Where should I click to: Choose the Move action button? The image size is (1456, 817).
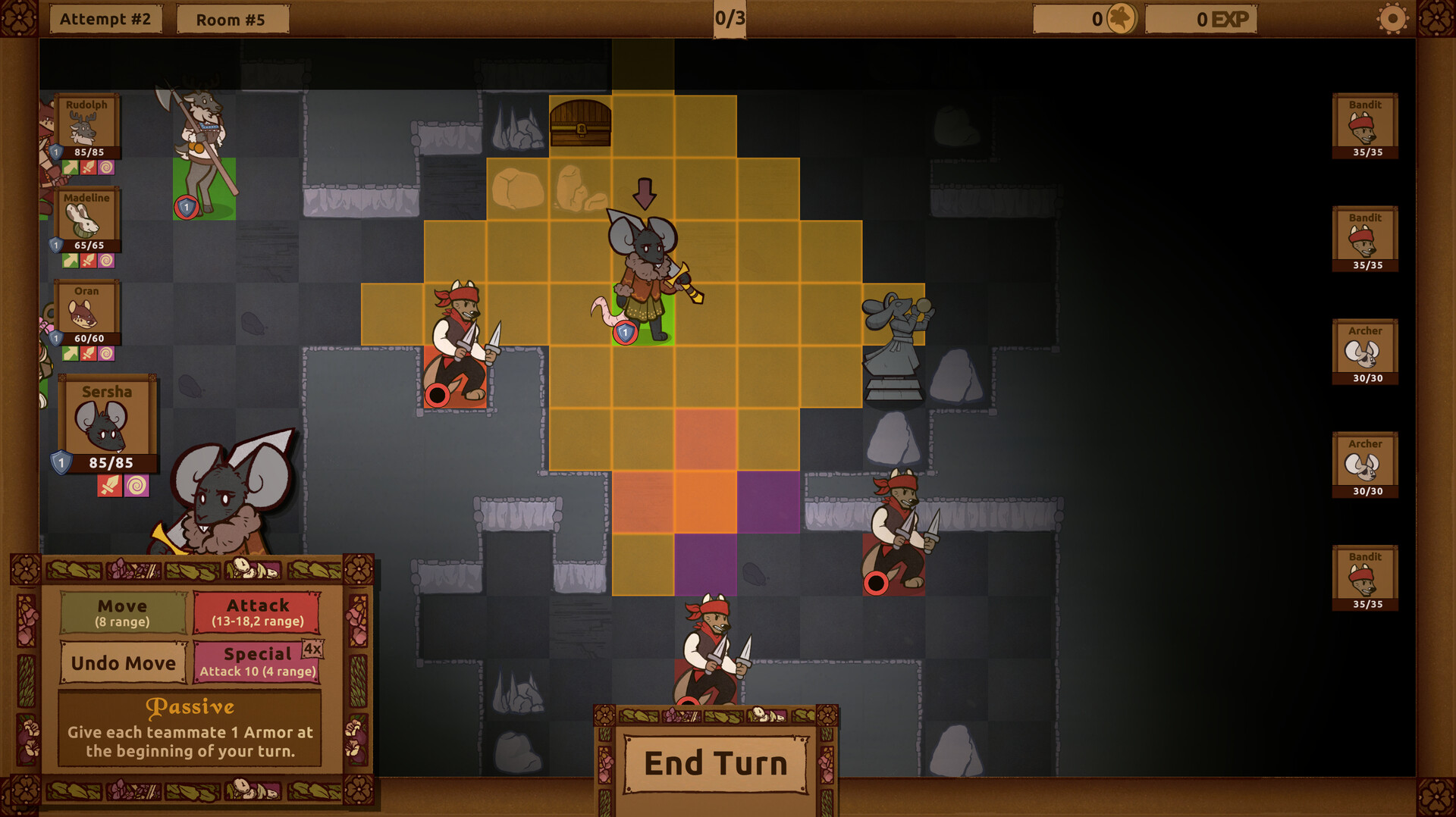tap(123, 612)
